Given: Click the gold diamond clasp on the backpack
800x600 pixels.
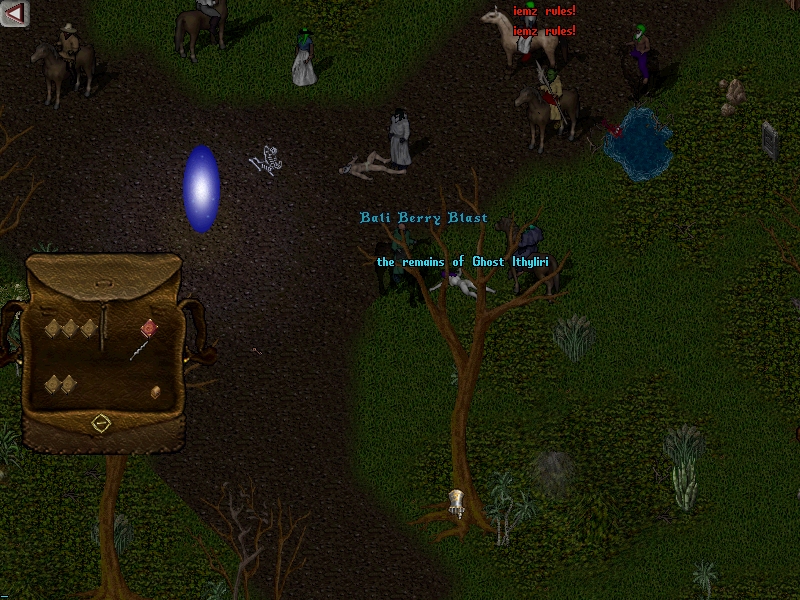Looking at the screenshot, I should click(x=100, y=423).
